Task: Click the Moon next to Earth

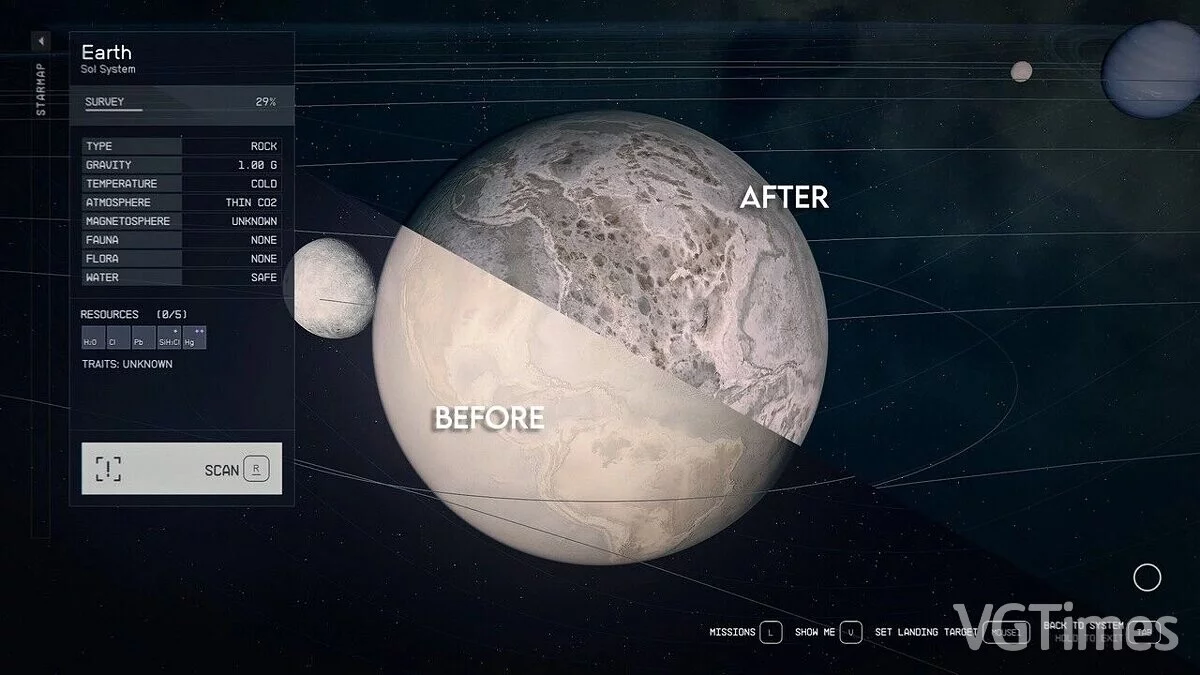Action: coord(330,288)
